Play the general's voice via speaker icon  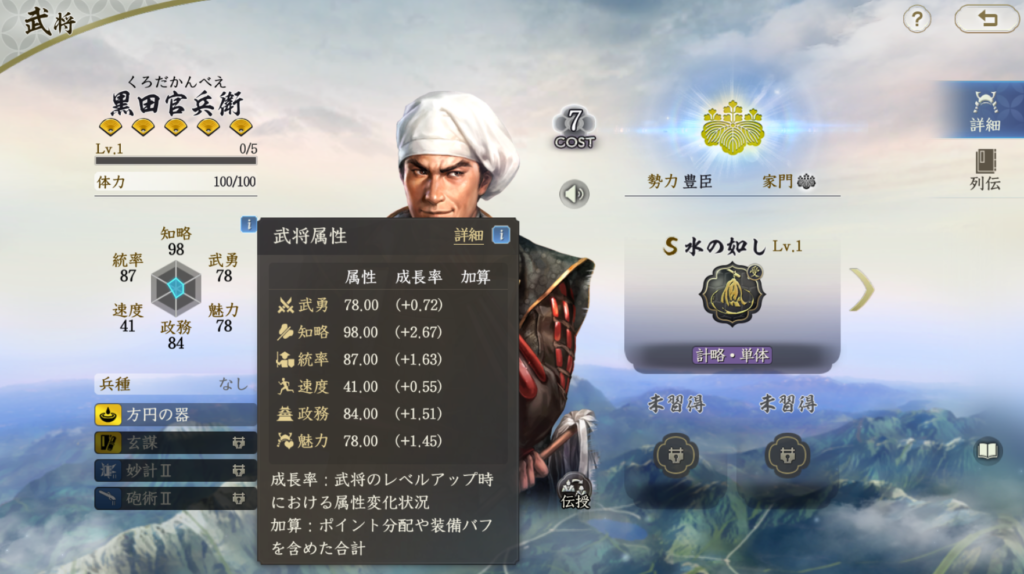(574, 193)
